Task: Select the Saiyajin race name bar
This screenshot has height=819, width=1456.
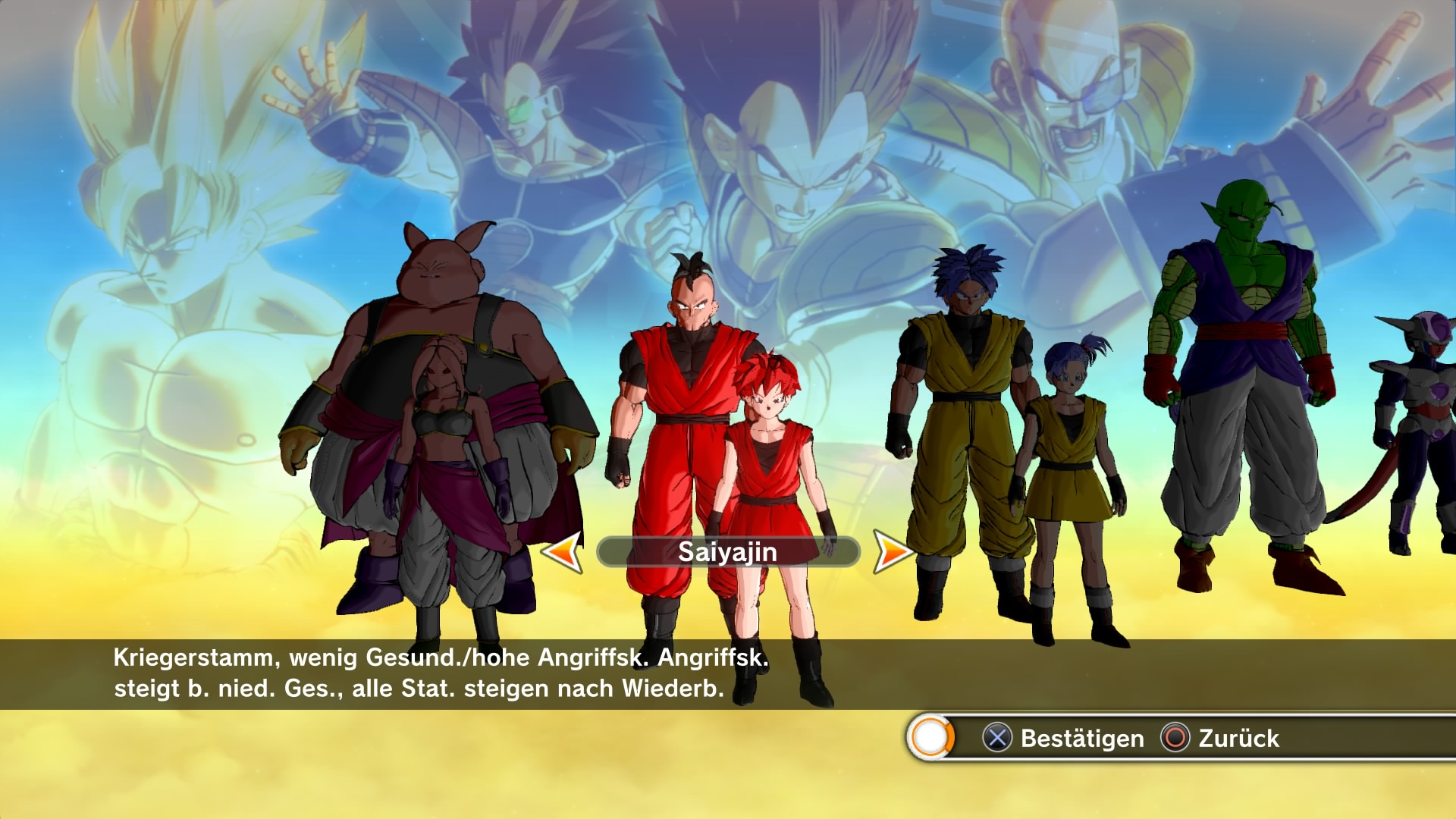Action: [727, 552]
